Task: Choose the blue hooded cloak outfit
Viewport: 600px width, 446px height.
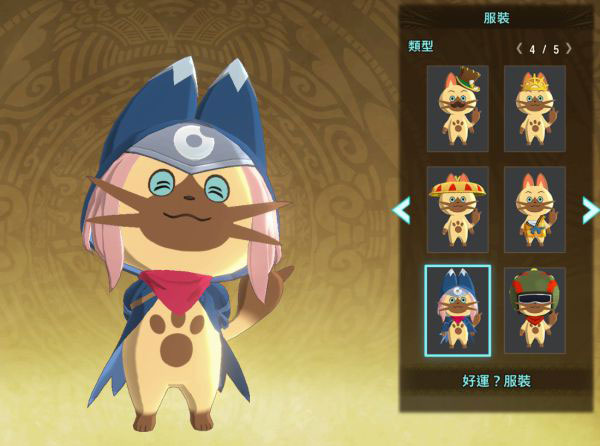Action: click(457, 310)
